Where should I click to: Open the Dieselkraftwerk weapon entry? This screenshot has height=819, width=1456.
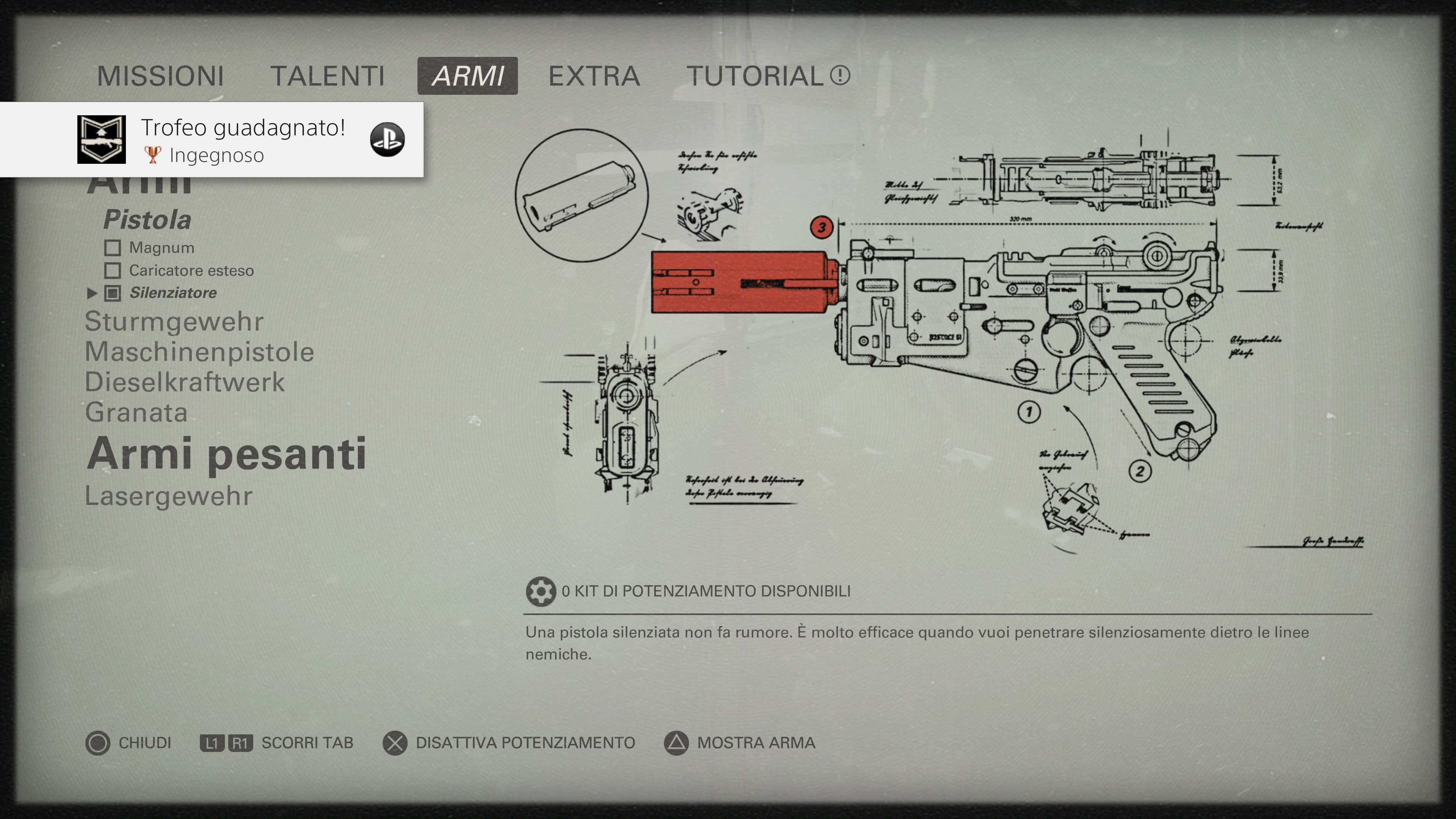tap(184, 382)
